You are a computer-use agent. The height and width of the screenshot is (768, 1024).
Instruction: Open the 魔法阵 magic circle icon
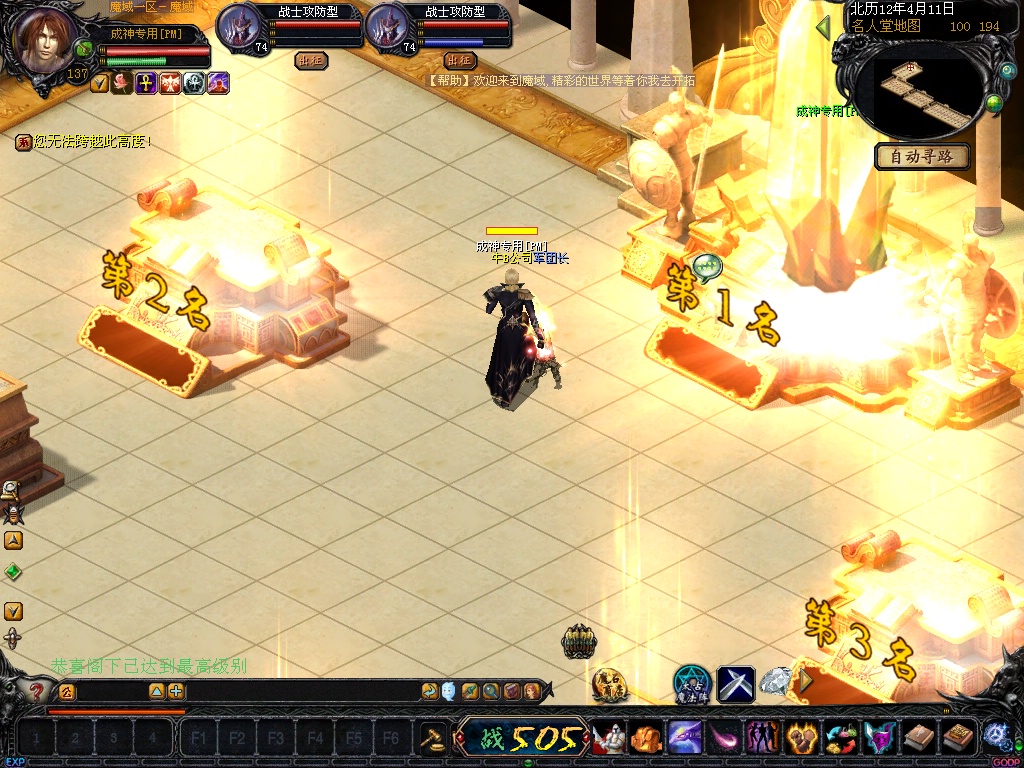coord(691,683)
